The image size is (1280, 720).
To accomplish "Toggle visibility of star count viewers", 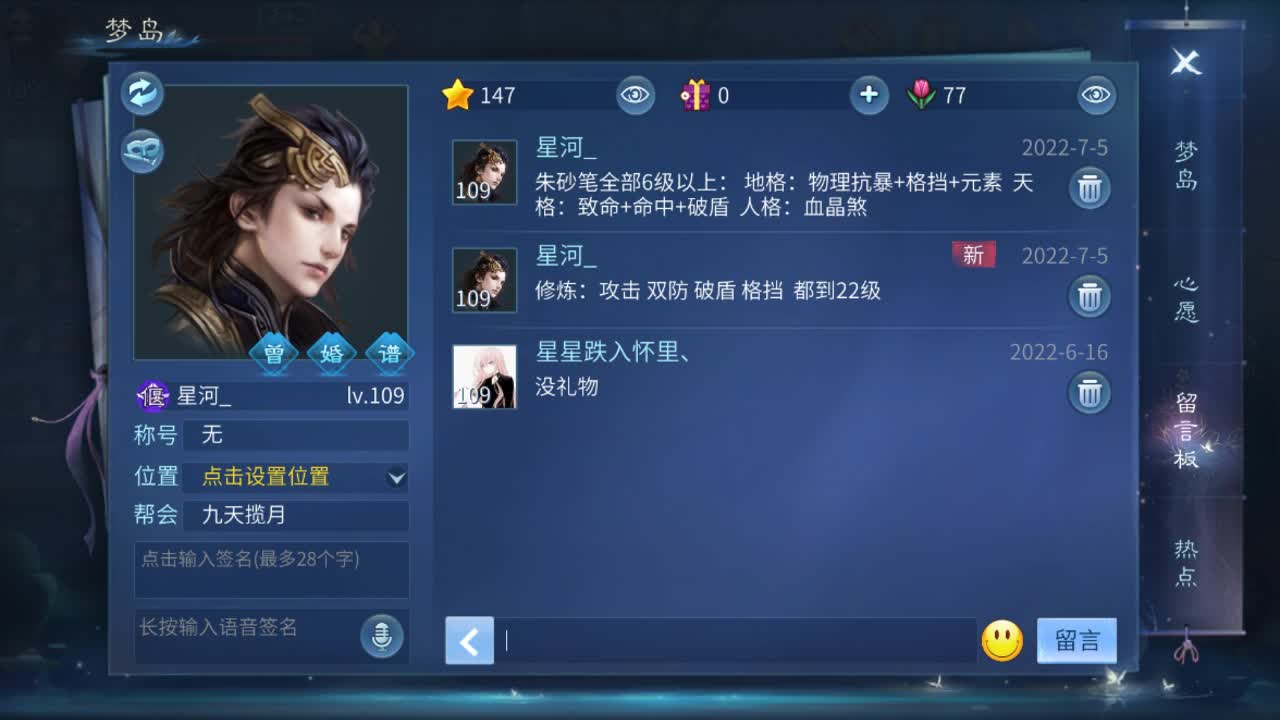I will click(637, 96).
